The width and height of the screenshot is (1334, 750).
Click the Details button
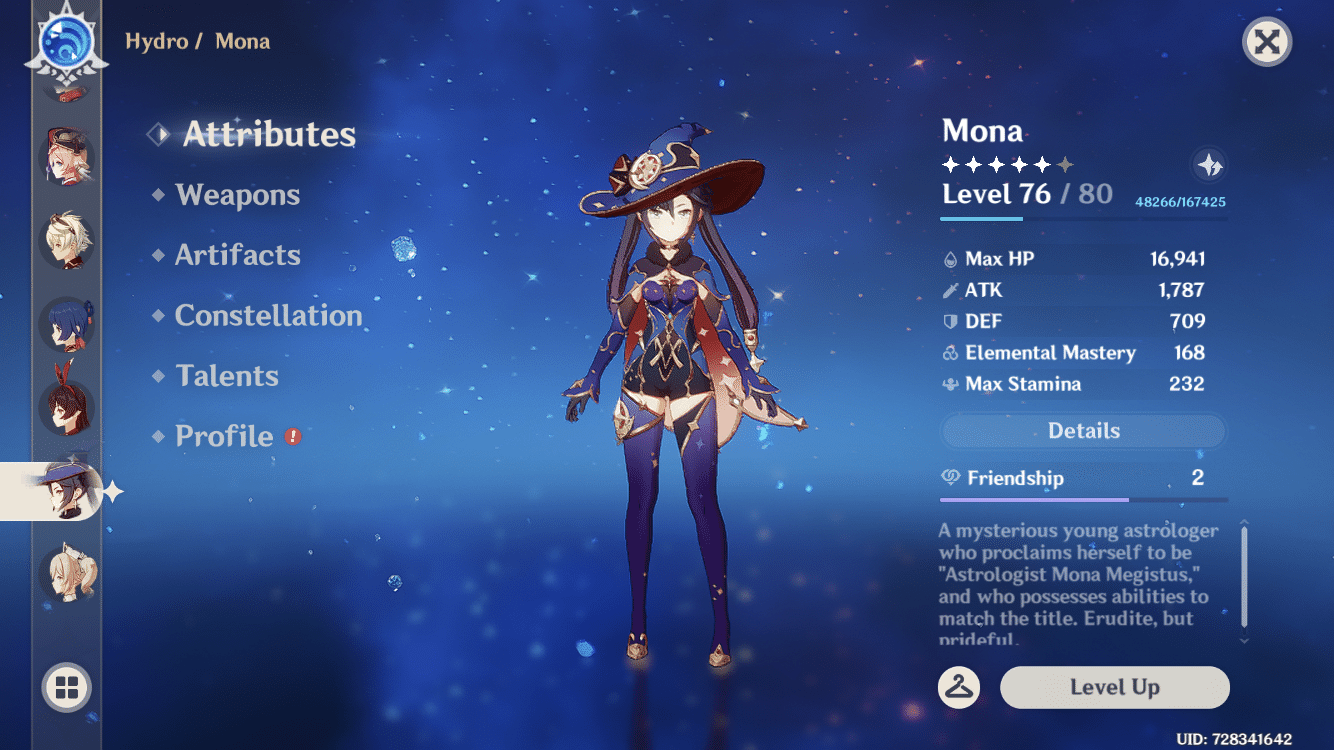[1083, 430]
